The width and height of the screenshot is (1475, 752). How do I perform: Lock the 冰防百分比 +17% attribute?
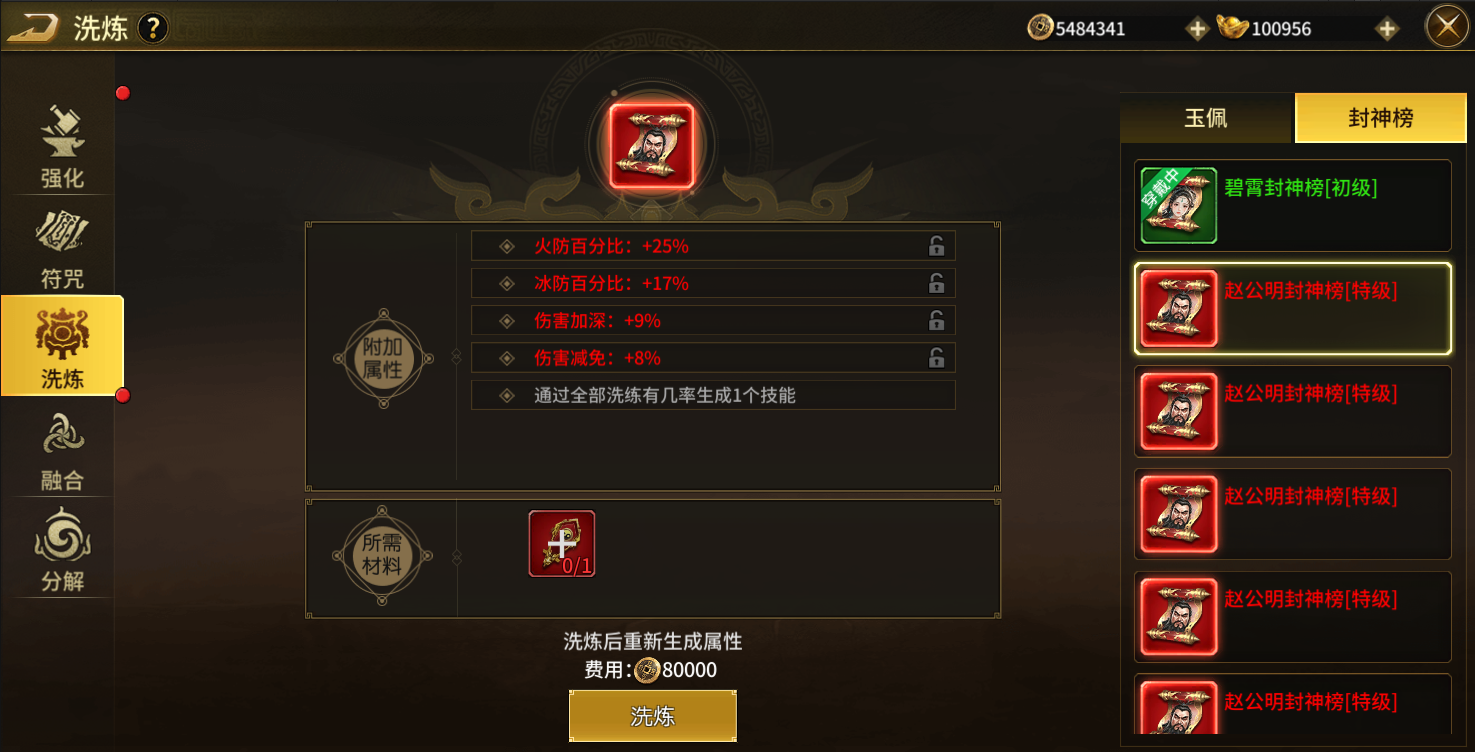click(x=936, y=282)
